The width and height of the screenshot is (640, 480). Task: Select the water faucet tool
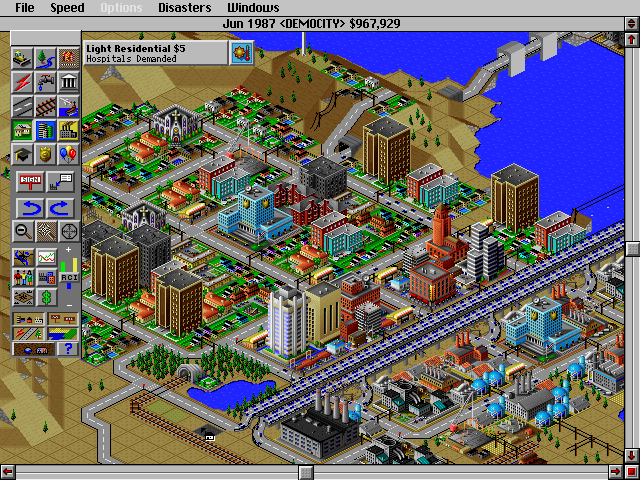pyautogui.click(x=46, y=82)
